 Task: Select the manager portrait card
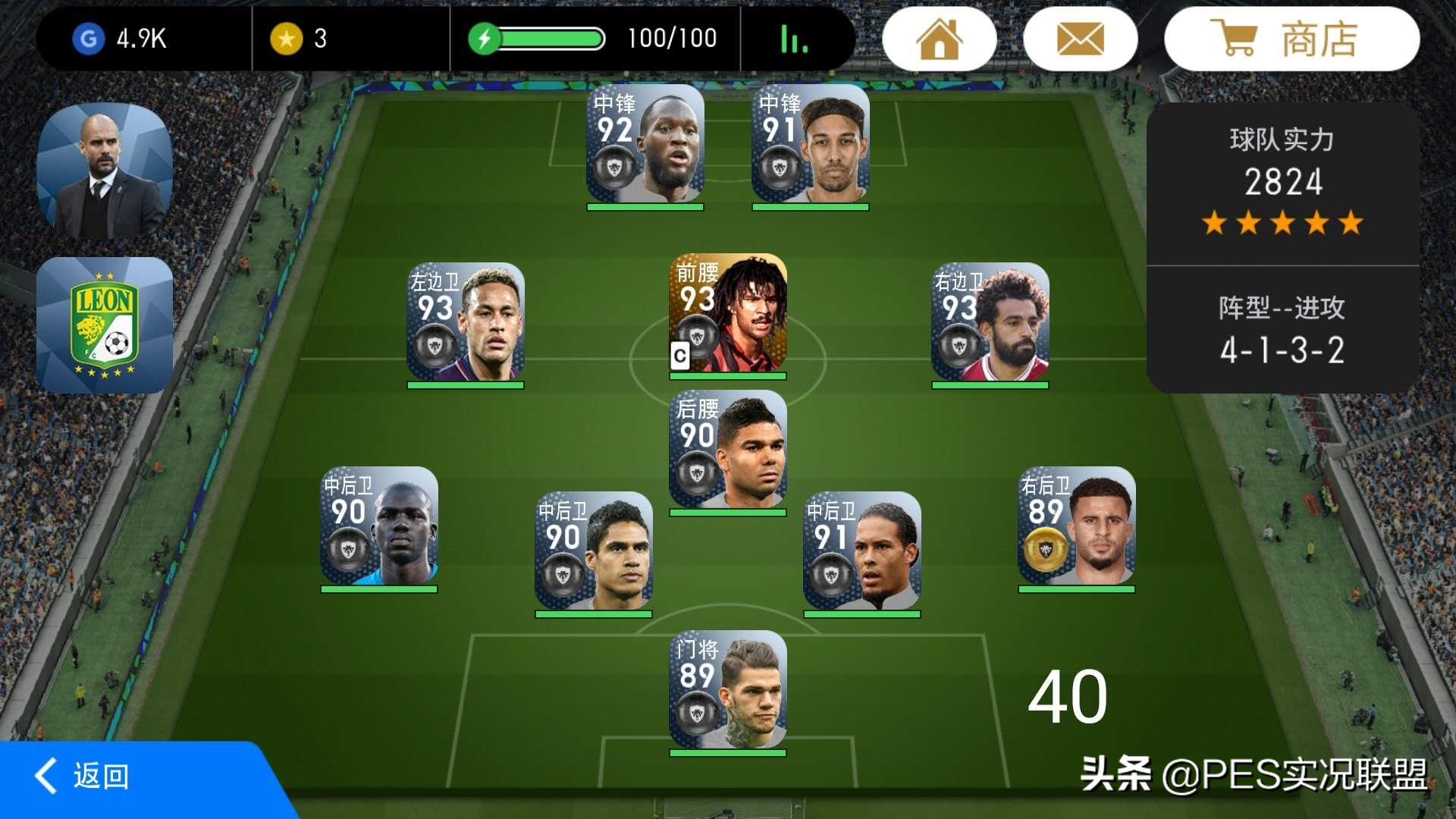click(105, 171)
